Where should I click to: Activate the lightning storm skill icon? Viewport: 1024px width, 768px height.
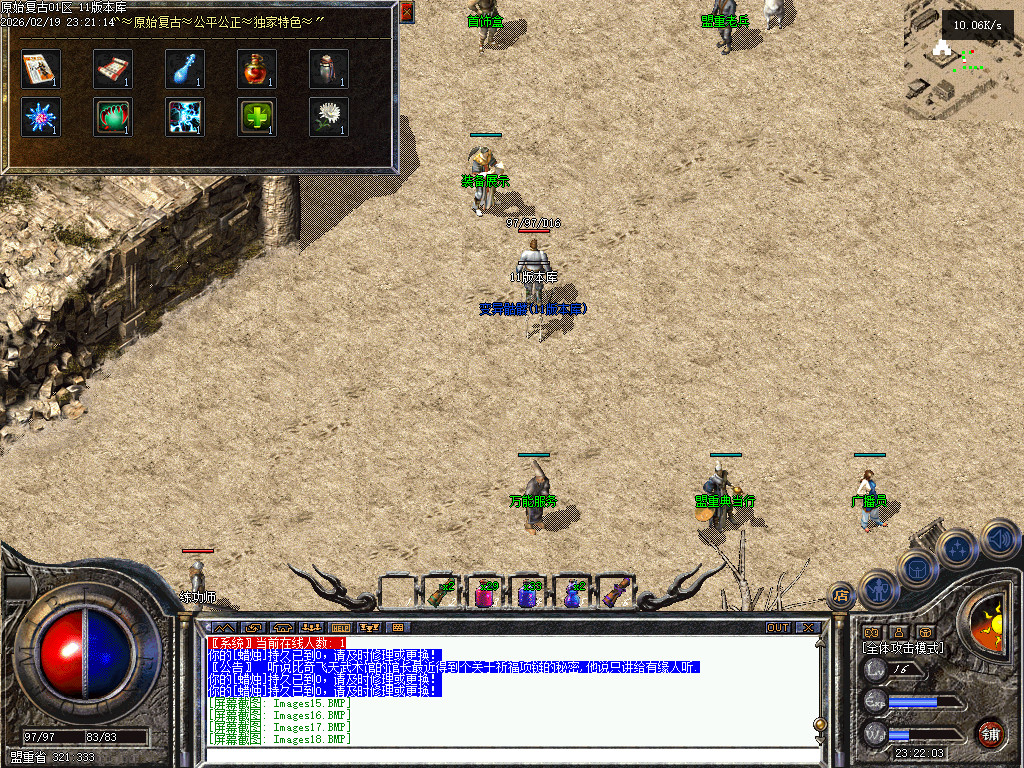click(185, 116)
